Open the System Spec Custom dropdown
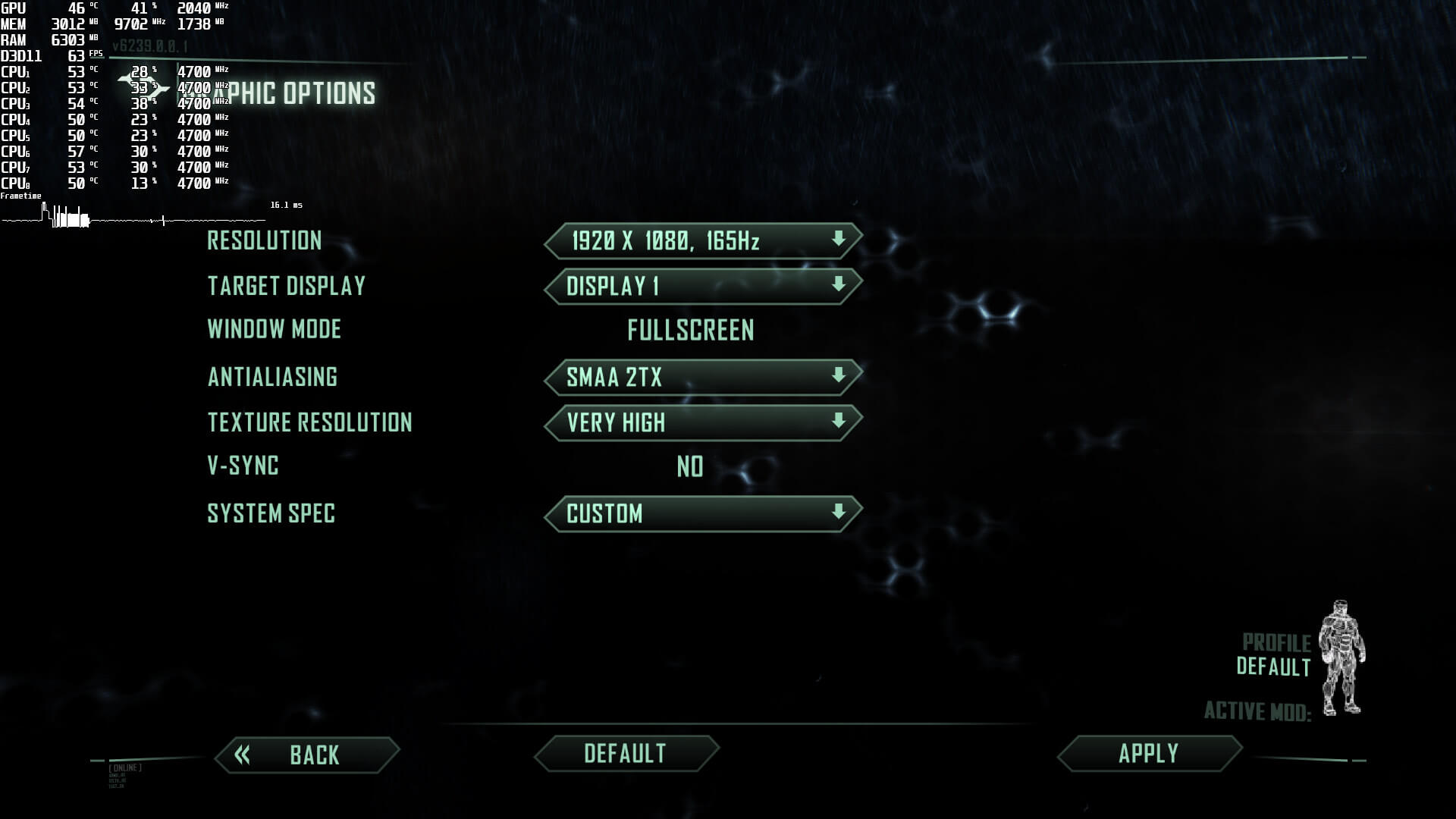Screen dimensions: 1456x819 point(703,513)
